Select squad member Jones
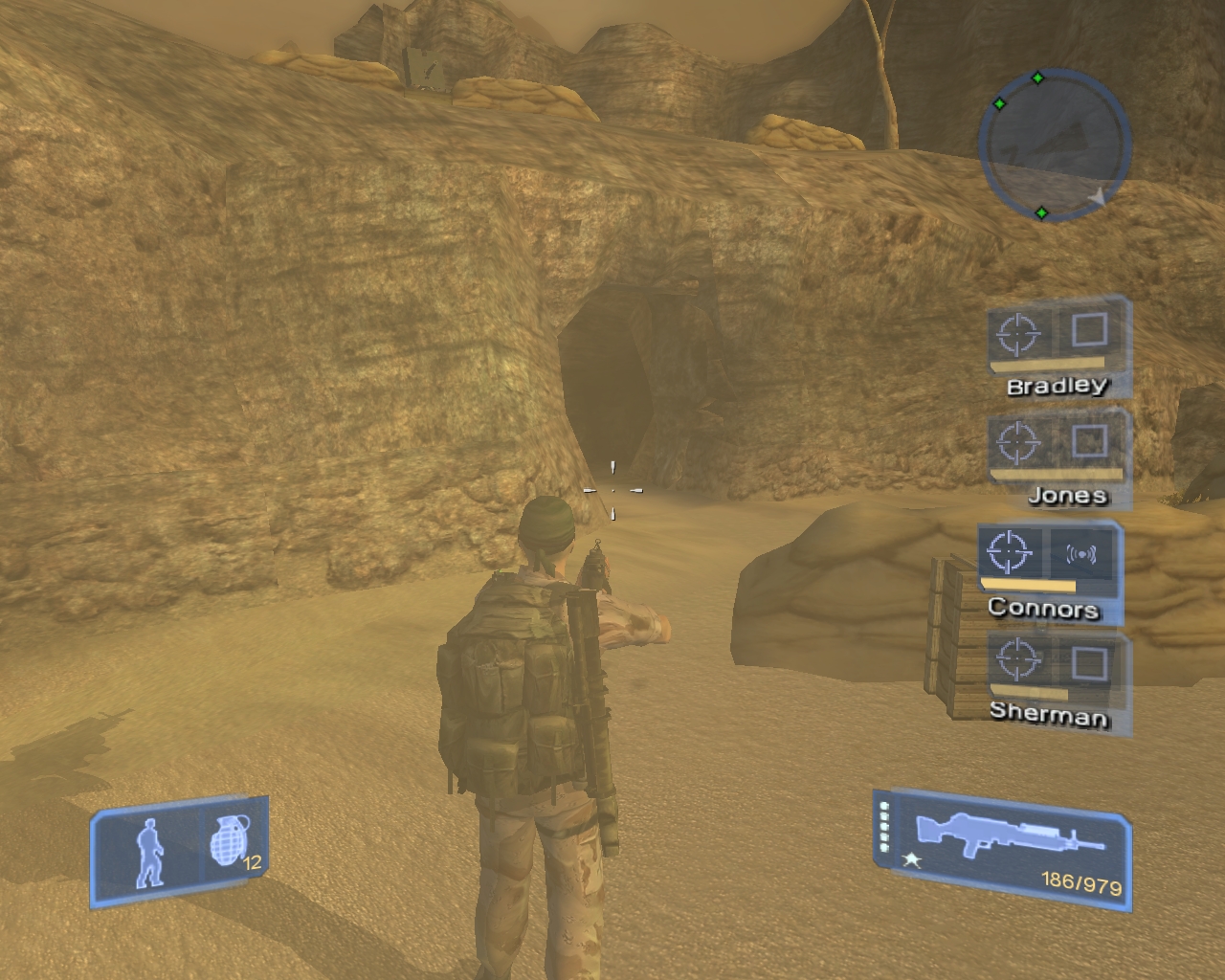The width and height of the screenshot is (1225, 980). click(1067, 495)
